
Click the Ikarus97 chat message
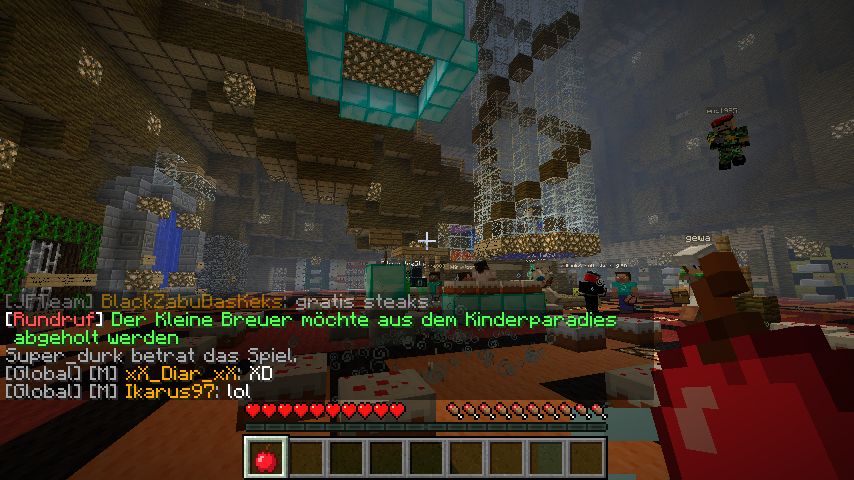point(125,391)
